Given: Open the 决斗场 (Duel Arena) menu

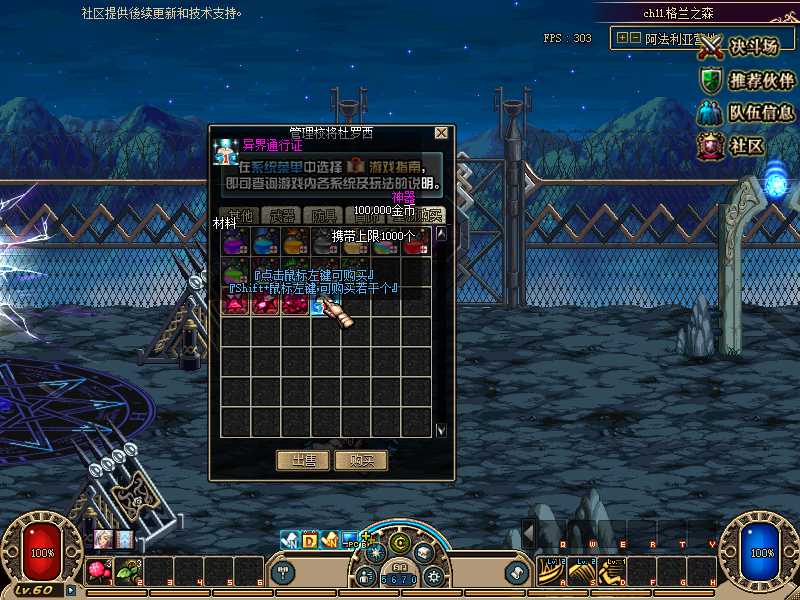Looking at the screenshot, I should [x=739, y=47].
